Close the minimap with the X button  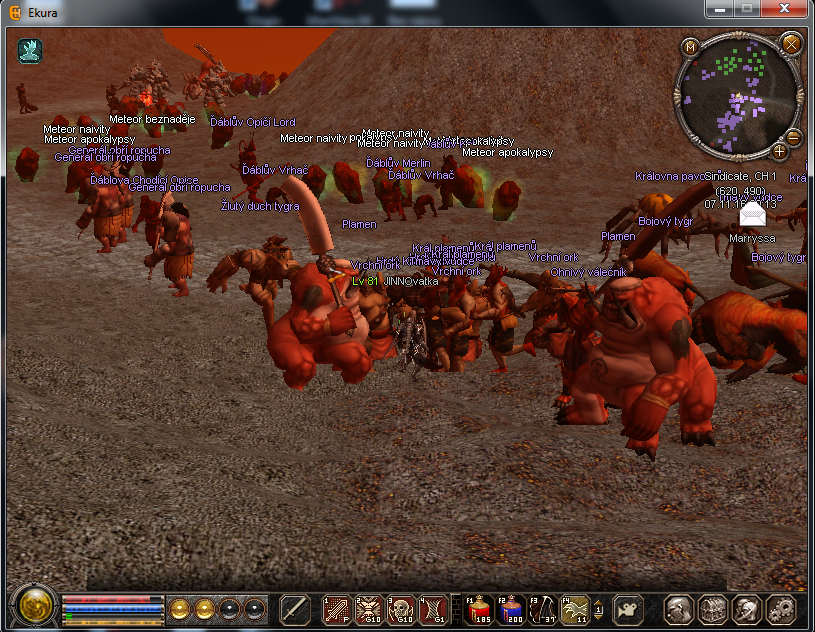pyautogui.click(x=791, y=44)
